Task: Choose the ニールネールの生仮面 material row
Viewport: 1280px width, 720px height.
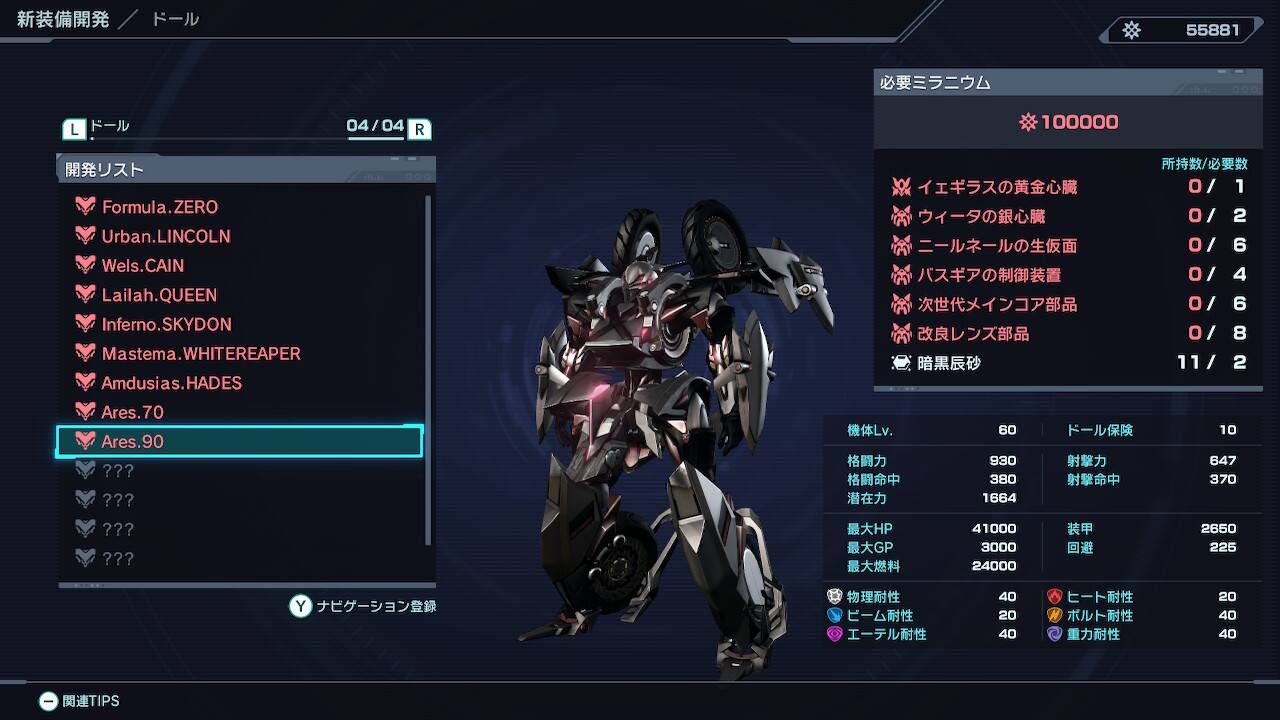Action: pos(1067,246)
